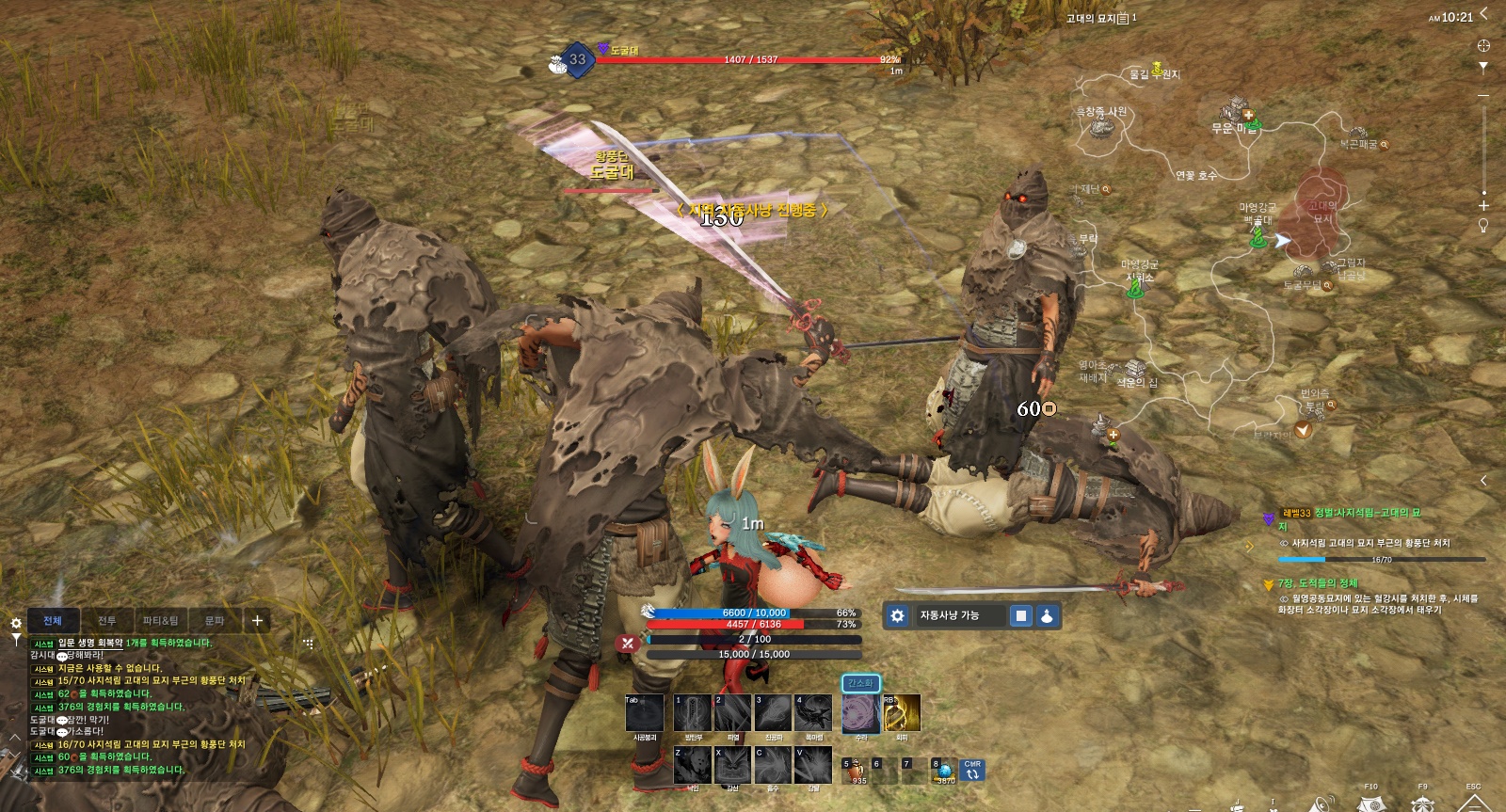Viewport: 1506px width, 812px height.
Task: Zoom out the map with minus button
Action: 1483,96
